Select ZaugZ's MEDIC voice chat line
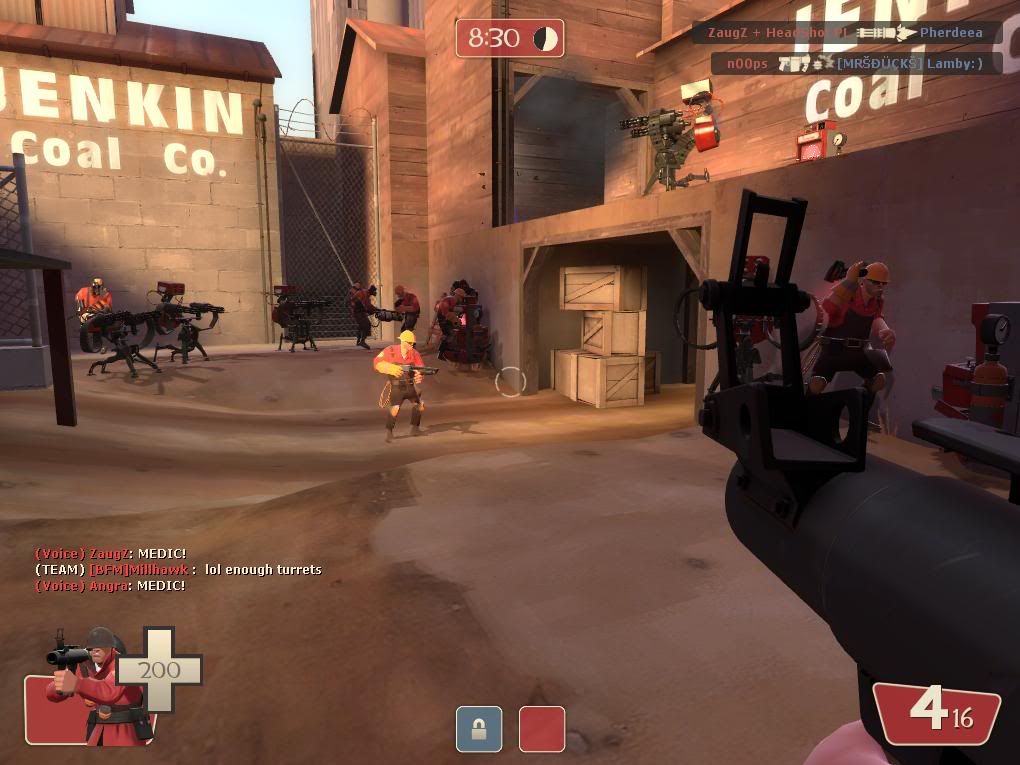This screenshot has width=1020, height=765. click(x=110, y=553)
